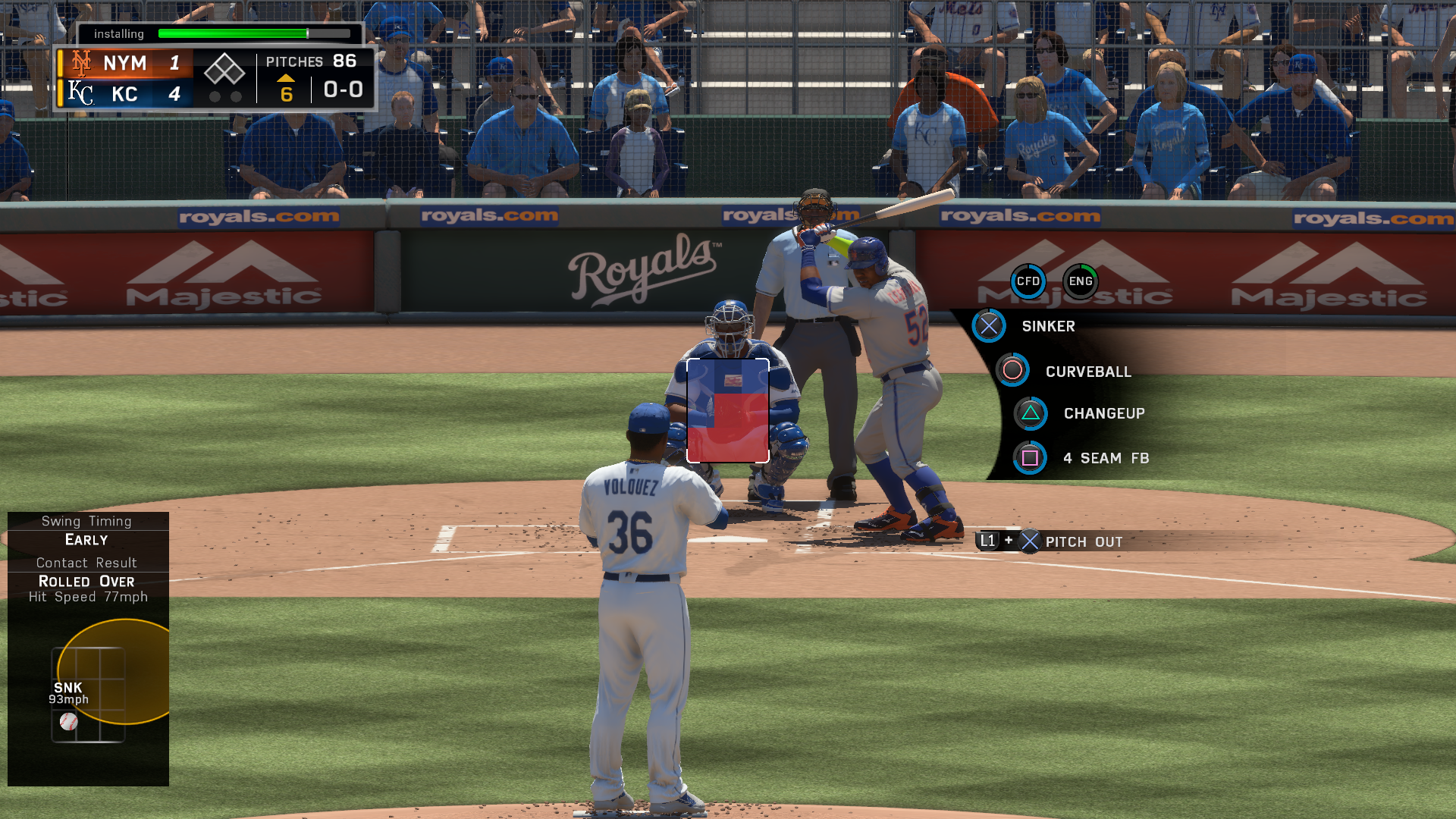1456x819 pixels.
Task: Open the Contact Result details
Action: click(86, 563)
